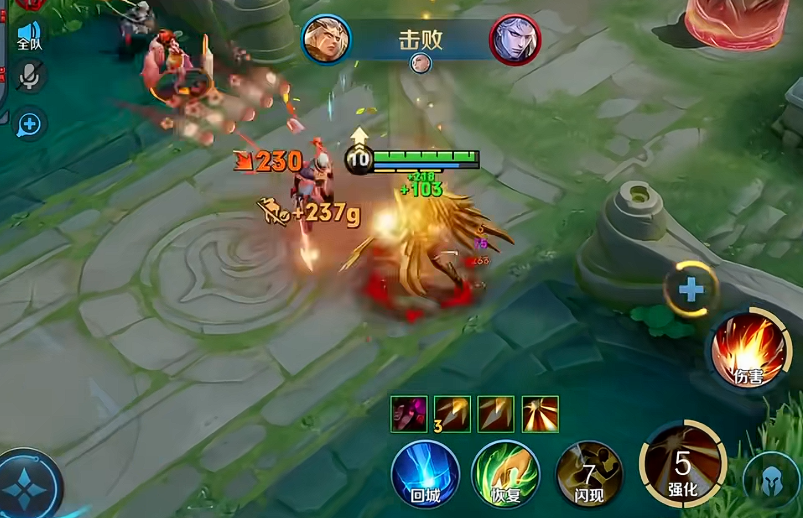Toggle the 全队 team voice speaker
Screen dimensions: 803x518
(x=29, y=36)
